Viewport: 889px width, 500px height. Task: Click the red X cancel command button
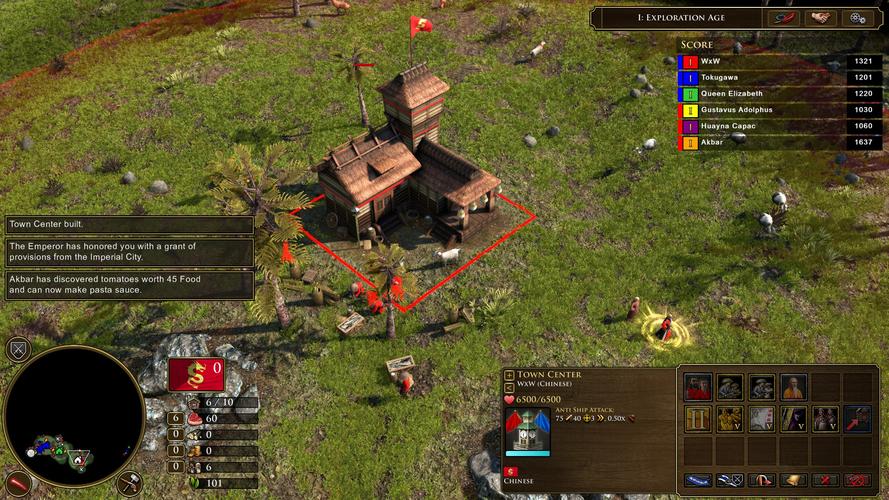click(825, 481)
